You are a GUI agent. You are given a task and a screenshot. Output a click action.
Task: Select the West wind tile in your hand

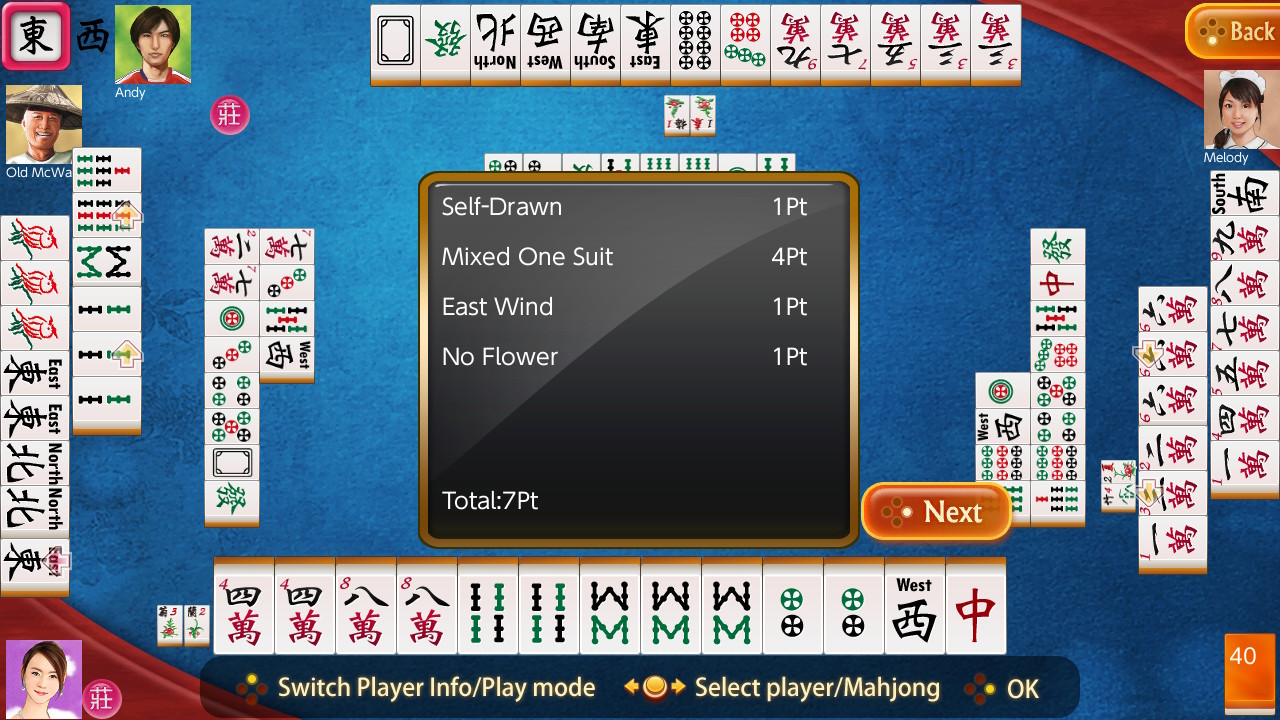(914, 608)
